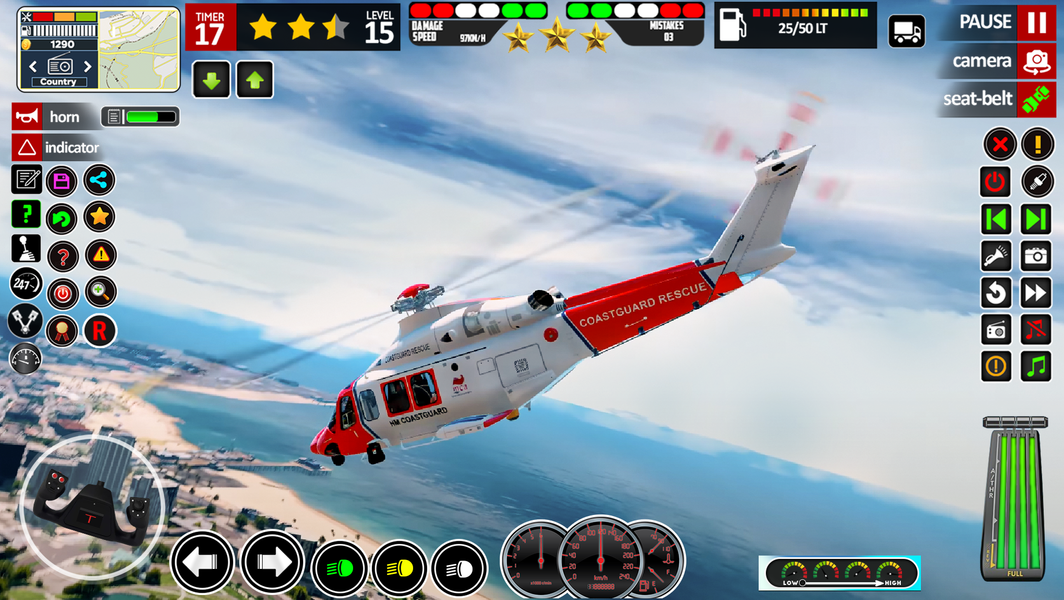
Task: Switch view using the camera button
Action: (1037, 61)
